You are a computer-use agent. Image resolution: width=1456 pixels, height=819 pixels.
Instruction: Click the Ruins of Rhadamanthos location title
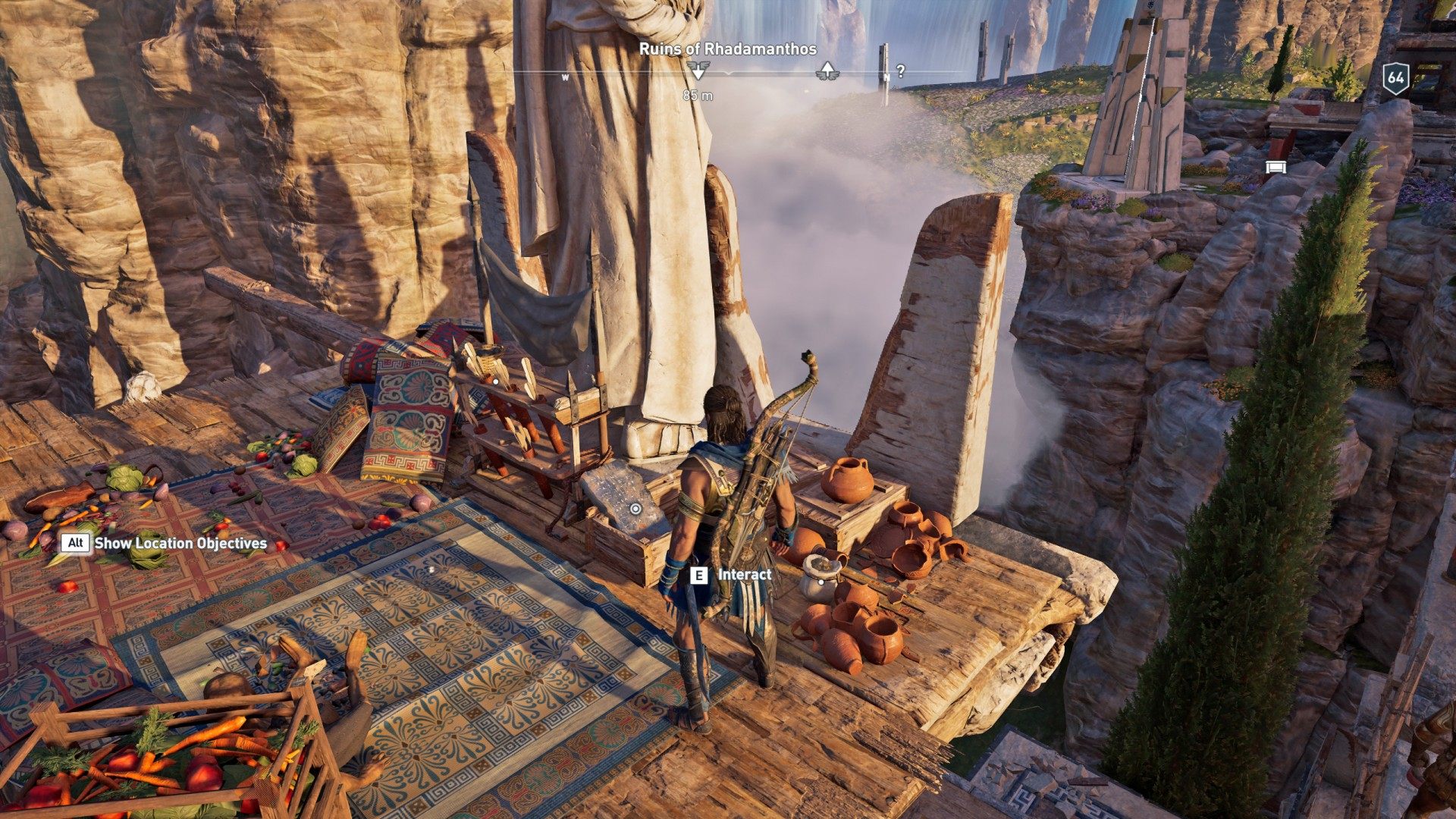point(728,49)
